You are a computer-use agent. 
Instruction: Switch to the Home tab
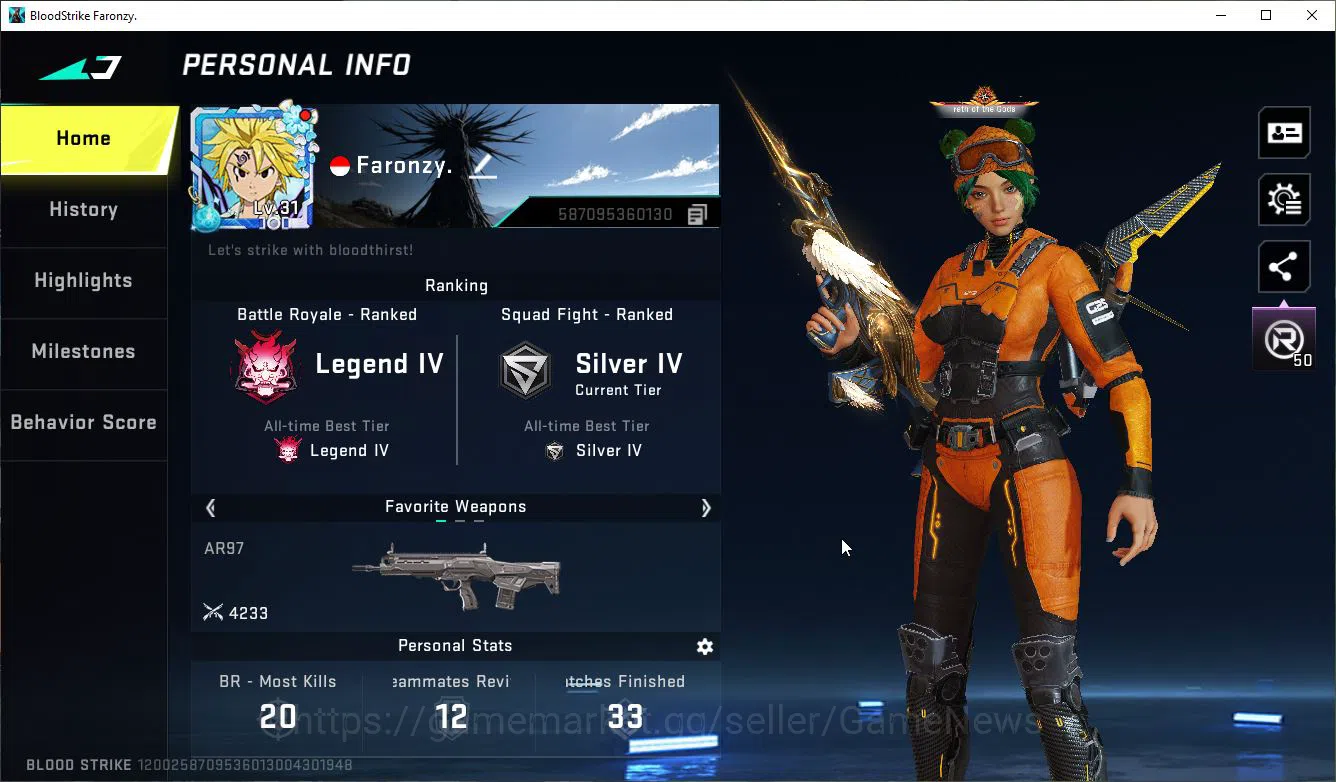84,139
